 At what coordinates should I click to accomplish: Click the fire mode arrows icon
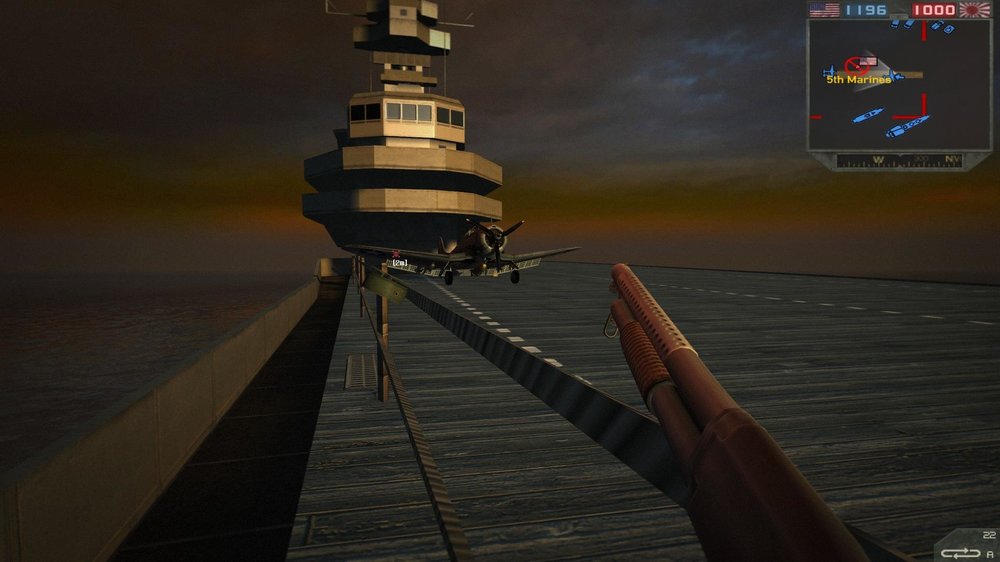click(x=960, y=553)
